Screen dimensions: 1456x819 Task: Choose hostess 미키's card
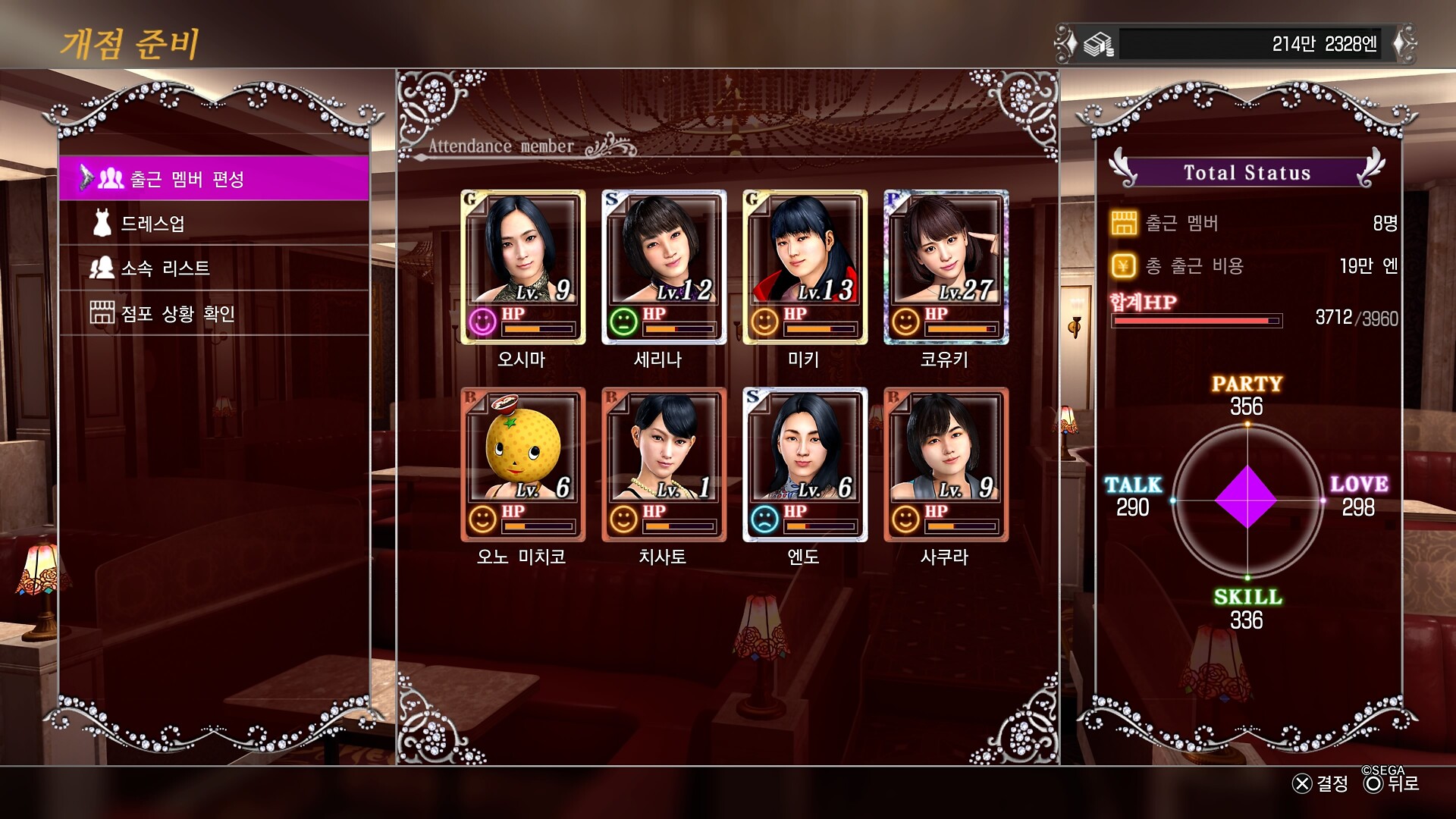(805, 266)
